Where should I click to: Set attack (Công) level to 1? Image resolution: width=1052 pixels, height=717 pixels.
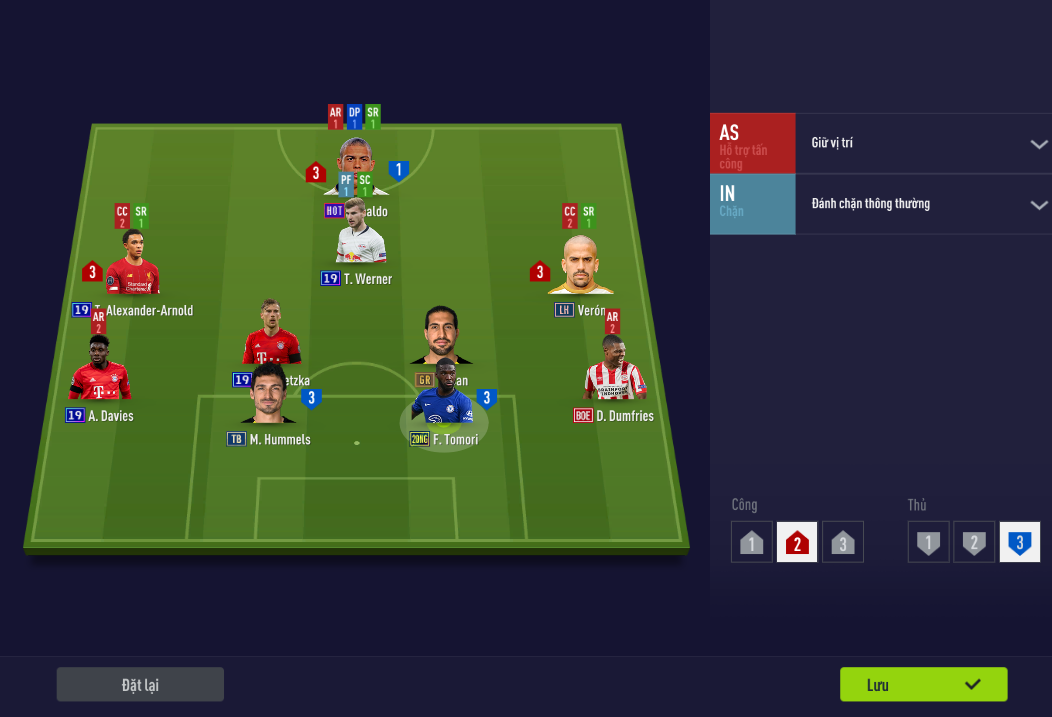coord(752,543)
